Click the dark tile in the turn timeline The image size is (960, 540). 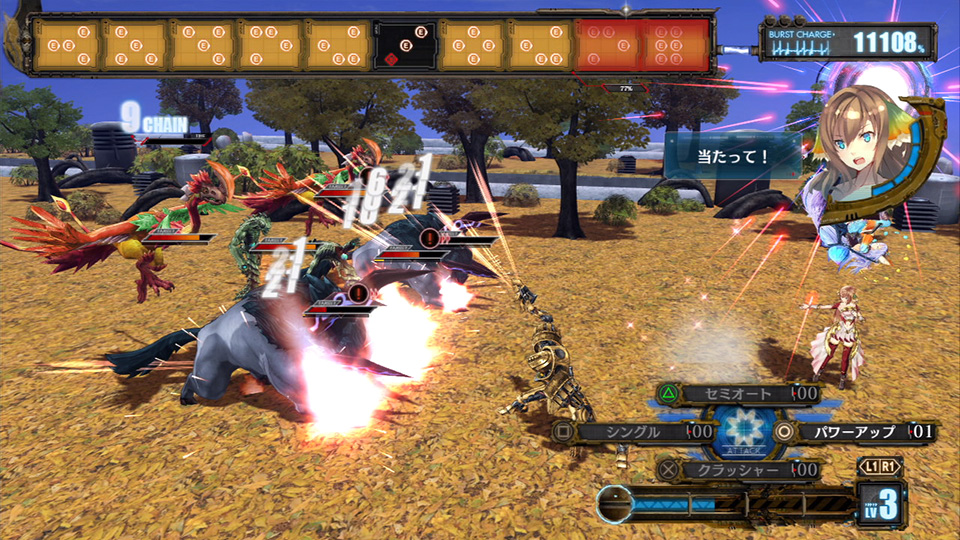coord(405,45)
